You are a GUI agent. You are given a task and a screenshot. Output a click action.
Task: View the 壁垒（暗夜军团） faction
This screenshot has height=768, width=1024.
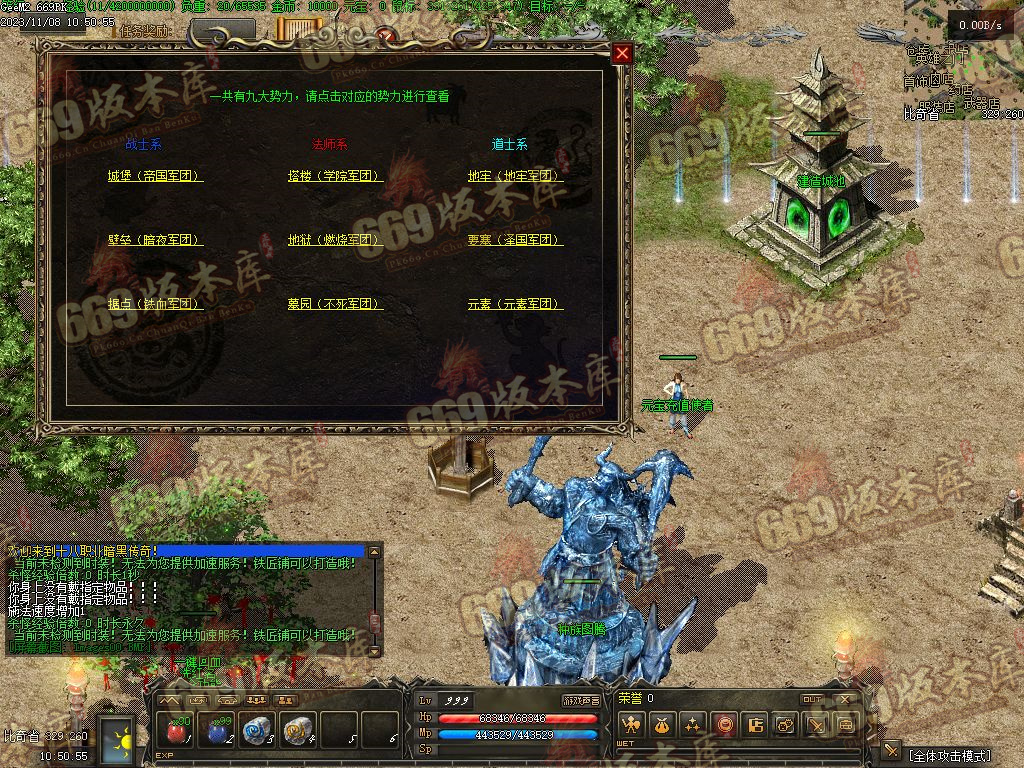pyautogui.click(x=155, y=240)
